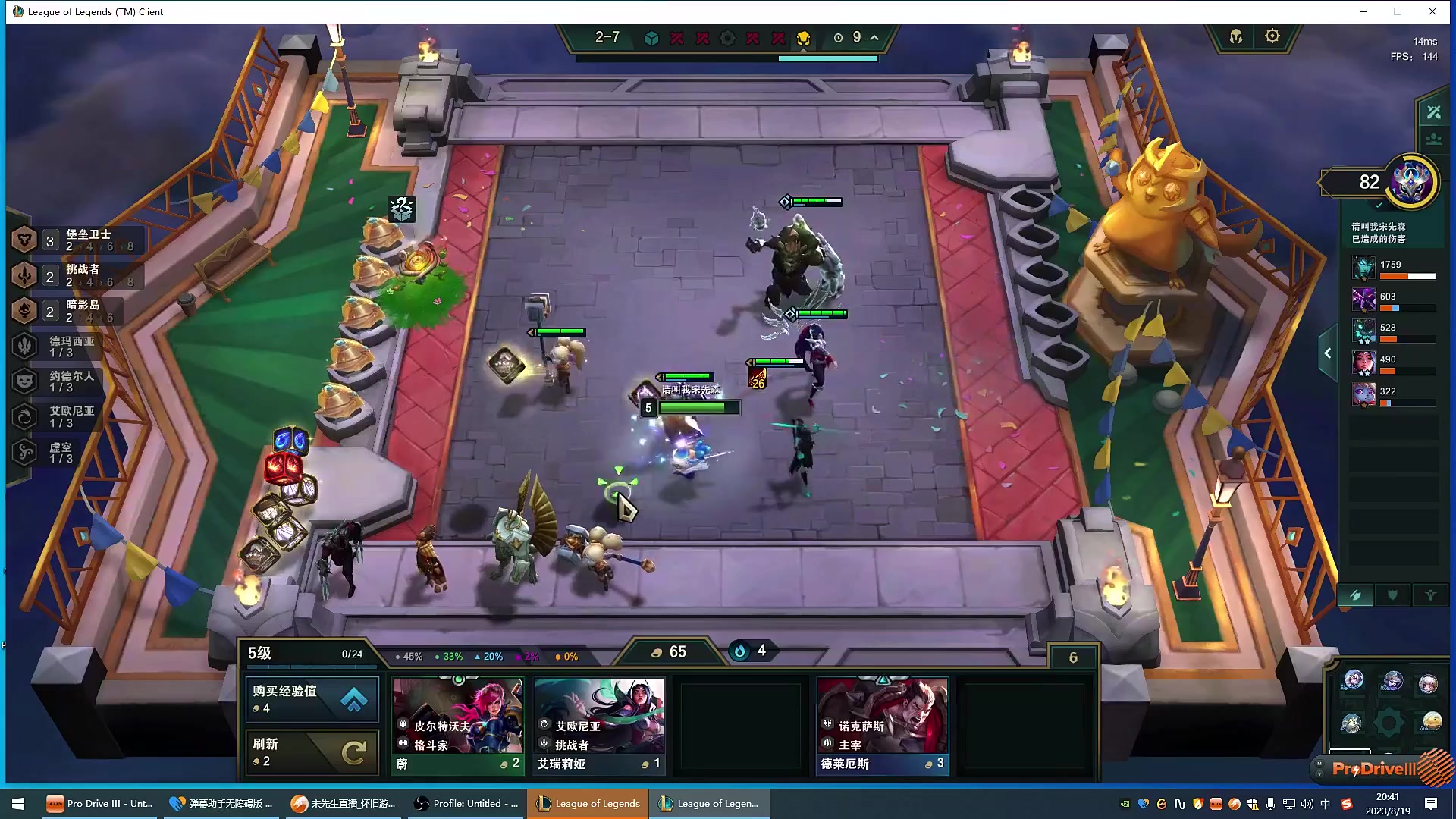Collapse the damage panel side arrow

click(1327, 353)
